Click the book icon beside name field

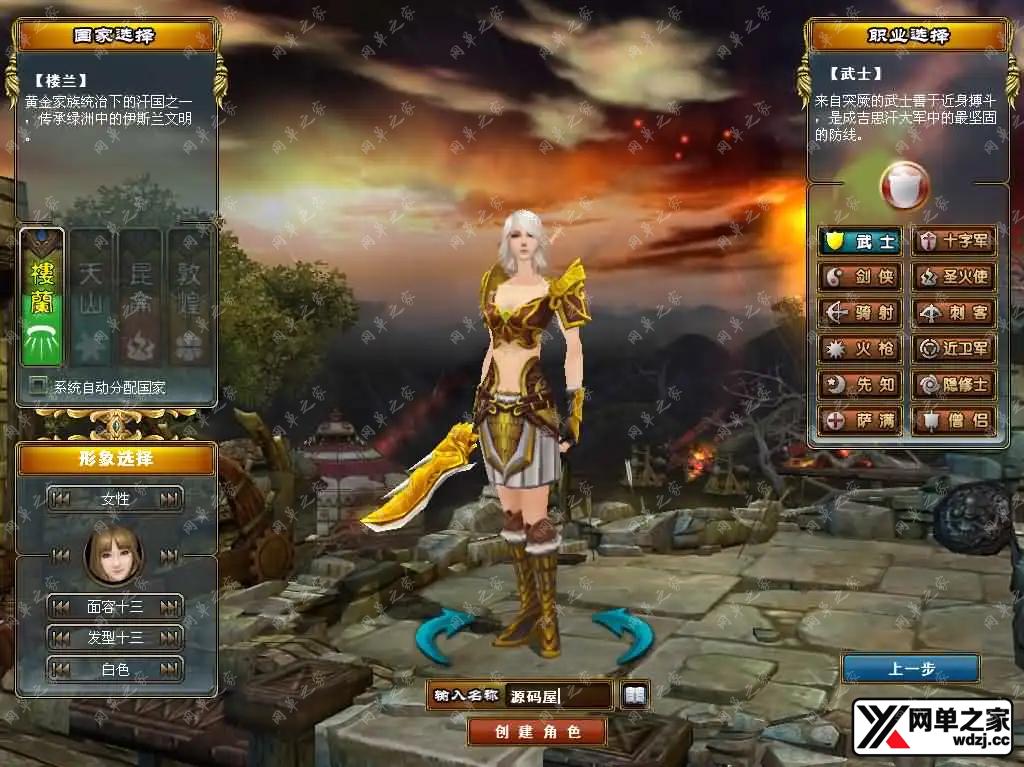635,694
